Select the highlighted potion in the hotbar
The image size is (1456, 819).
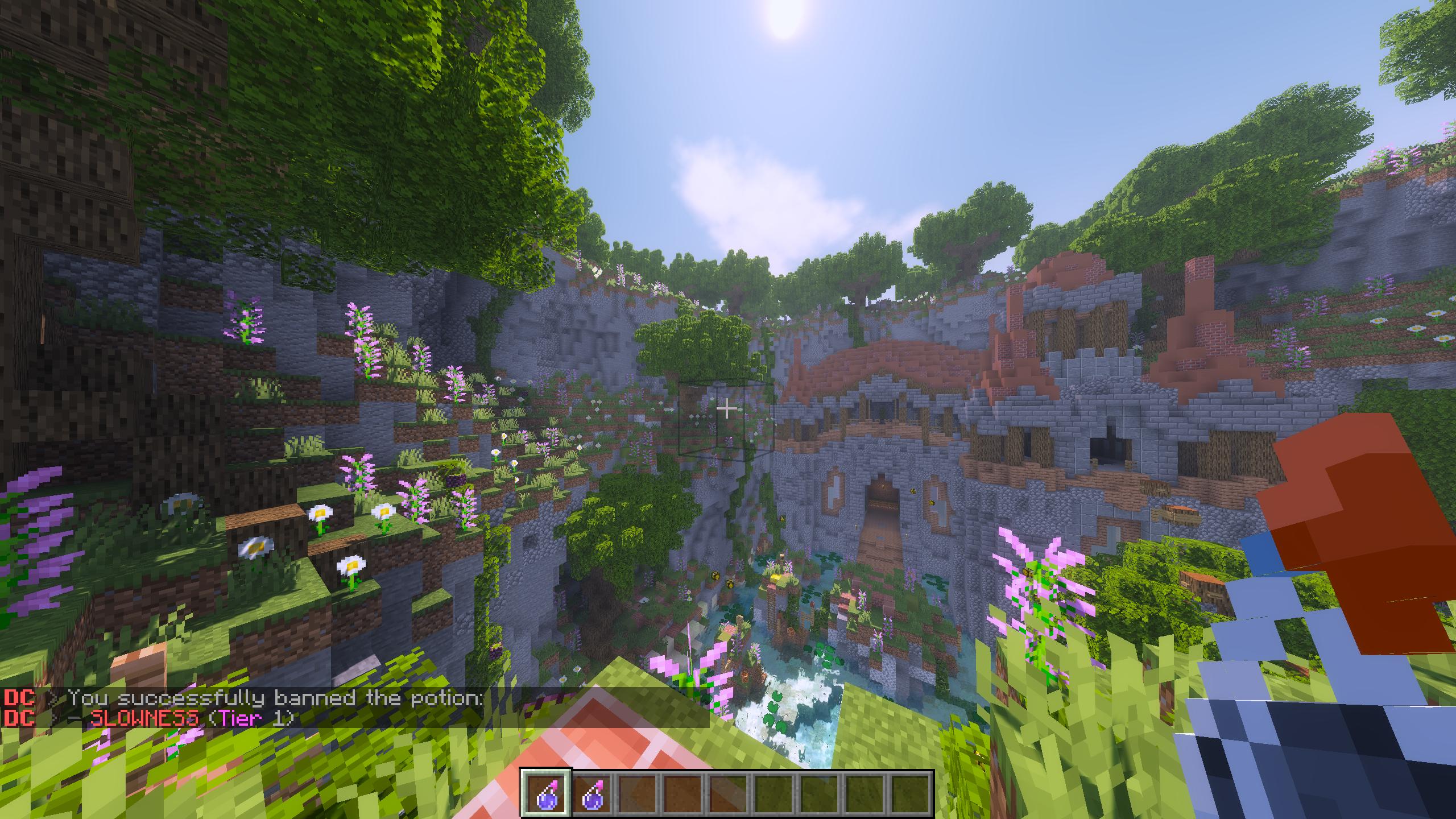tap(545, 793)
